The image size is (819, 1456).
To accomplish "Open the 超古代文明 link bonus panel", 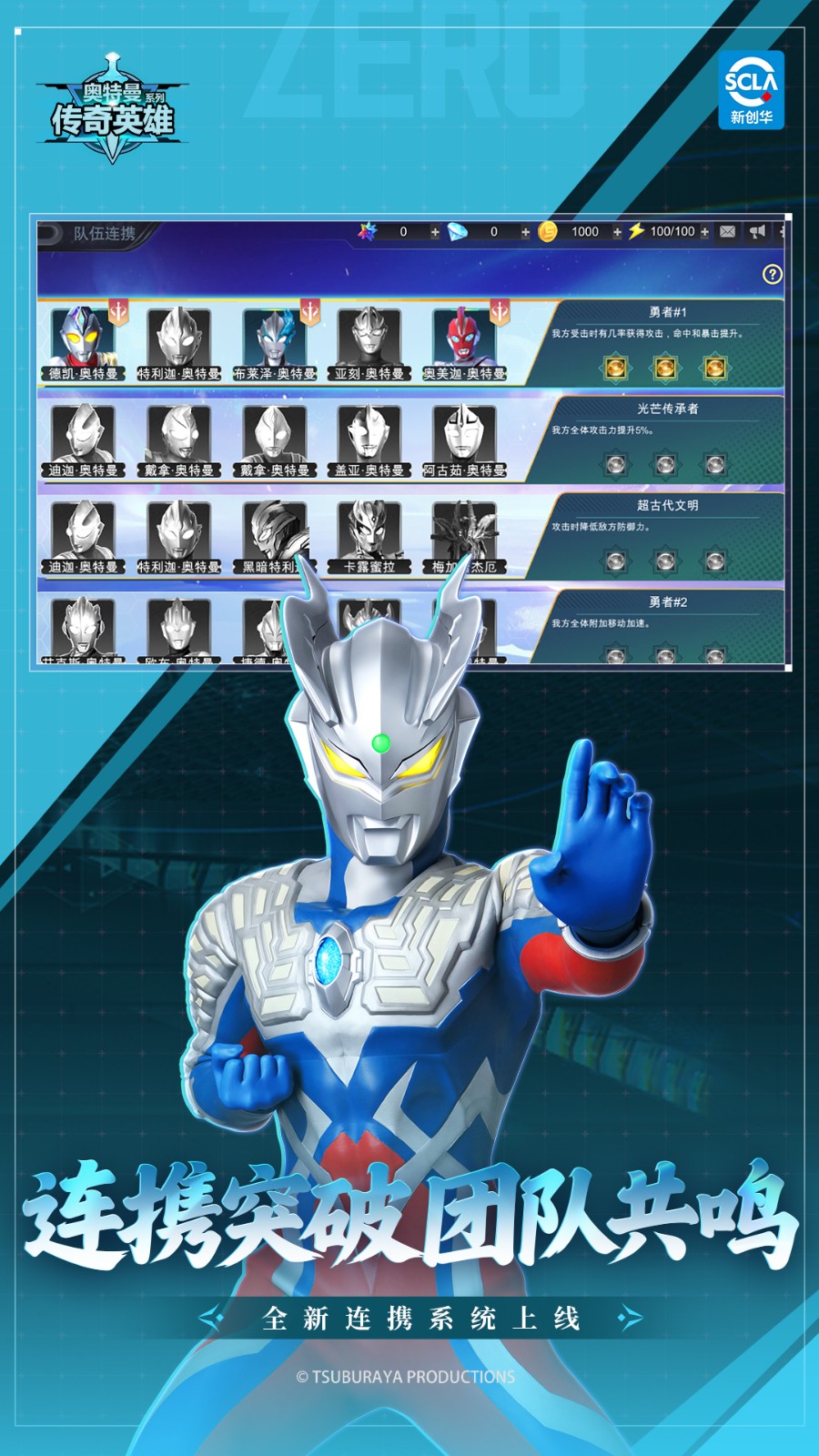I will [x=667, y=537].
